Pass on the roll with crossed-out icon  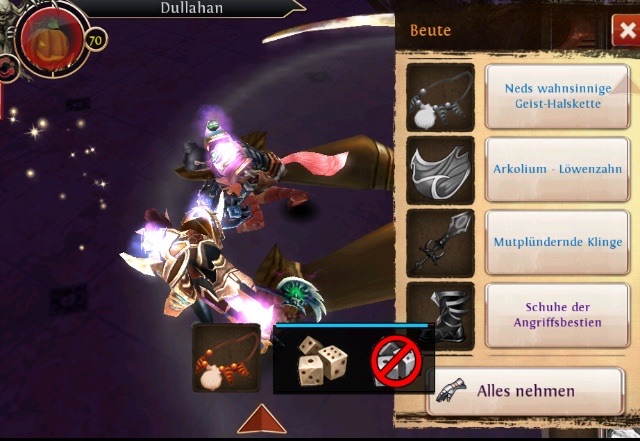pos(396,362)
